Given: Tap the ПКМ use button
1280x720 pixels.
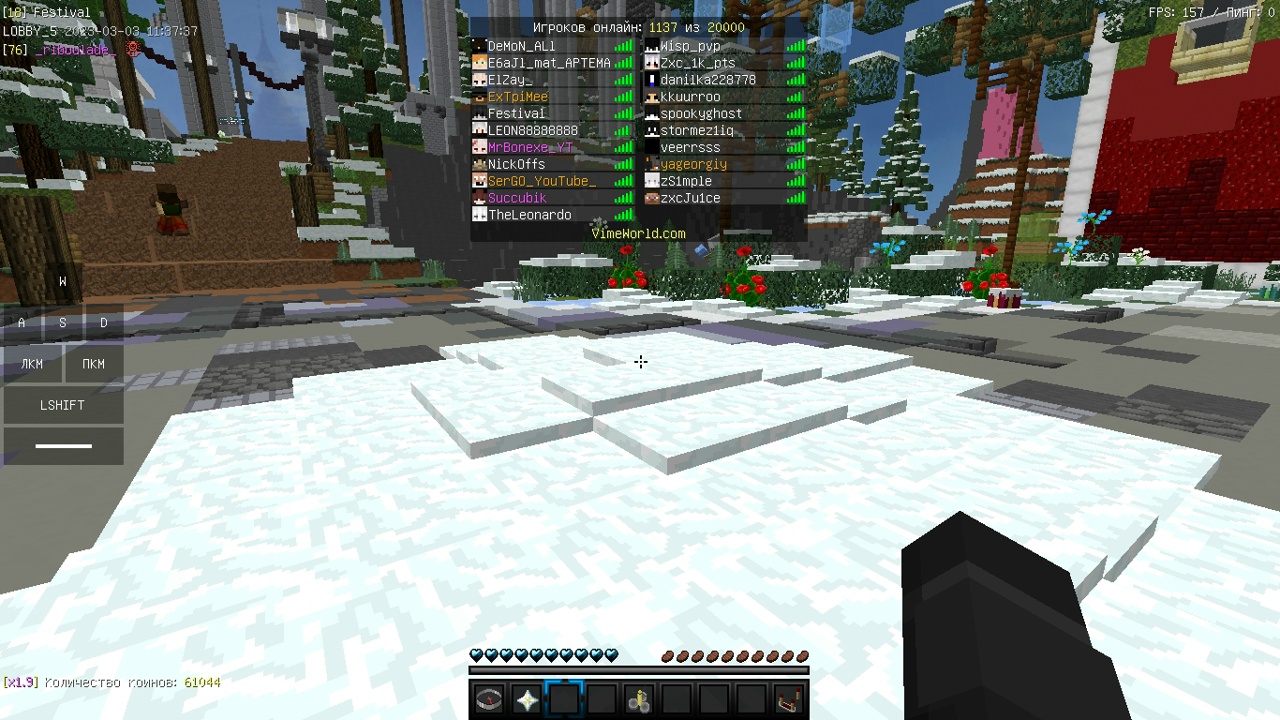Looking at the screenshot, I should tap(92, 363).
